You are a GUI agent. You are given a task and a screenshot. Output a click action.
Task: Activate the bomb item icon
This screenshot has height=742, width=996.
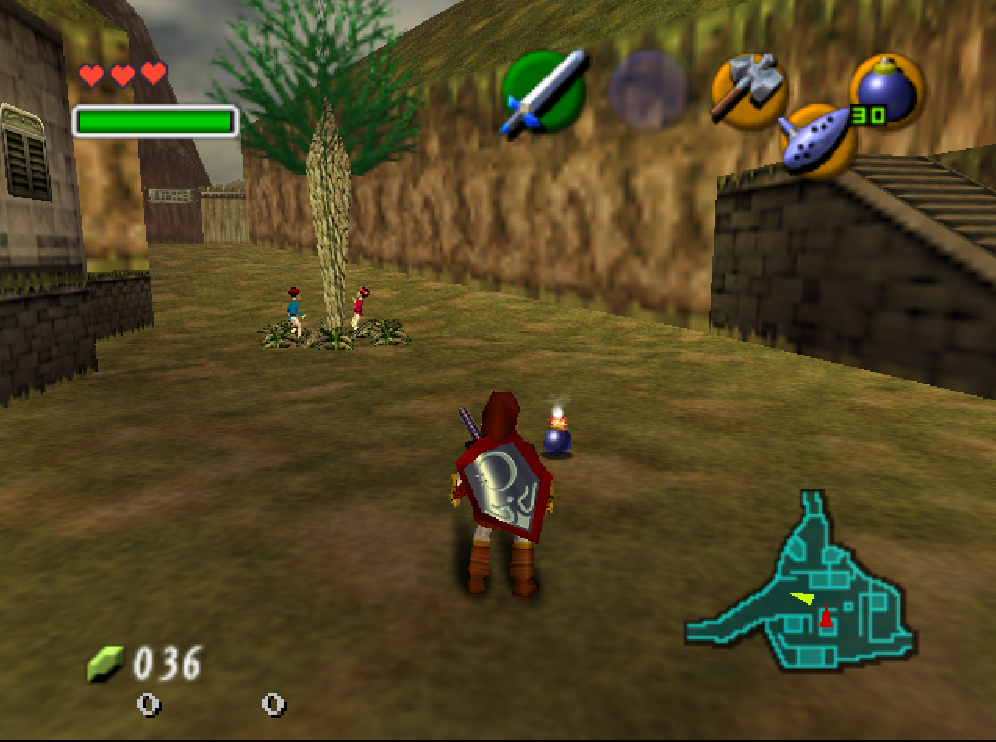[x=886, y=90]
